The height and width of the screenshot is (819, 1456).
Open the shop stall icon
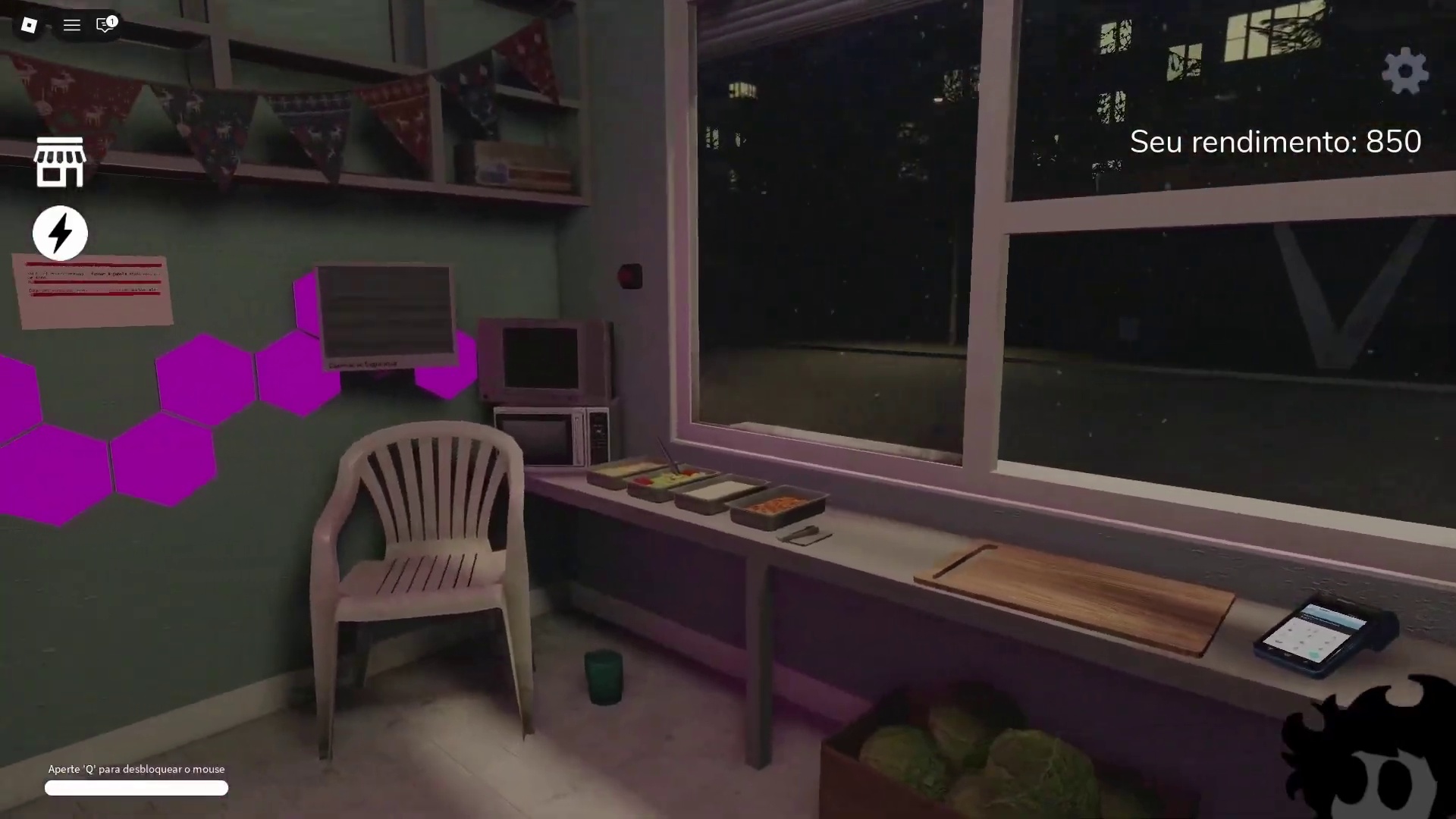pyautogui.click(x=59, y=162)
